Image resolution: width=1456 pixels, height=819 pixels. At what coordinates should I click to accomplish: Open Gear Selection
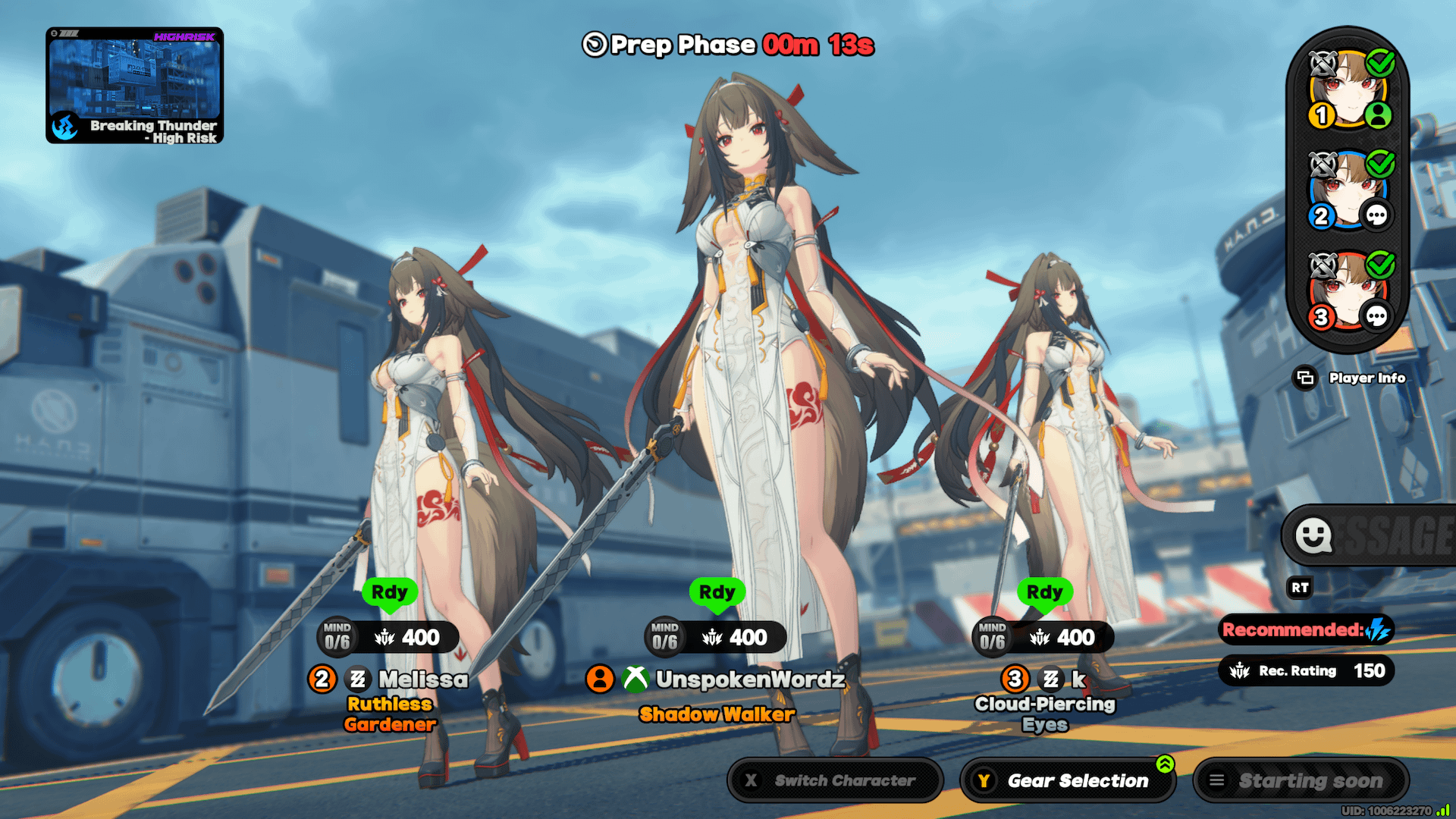pos(1068,780)
